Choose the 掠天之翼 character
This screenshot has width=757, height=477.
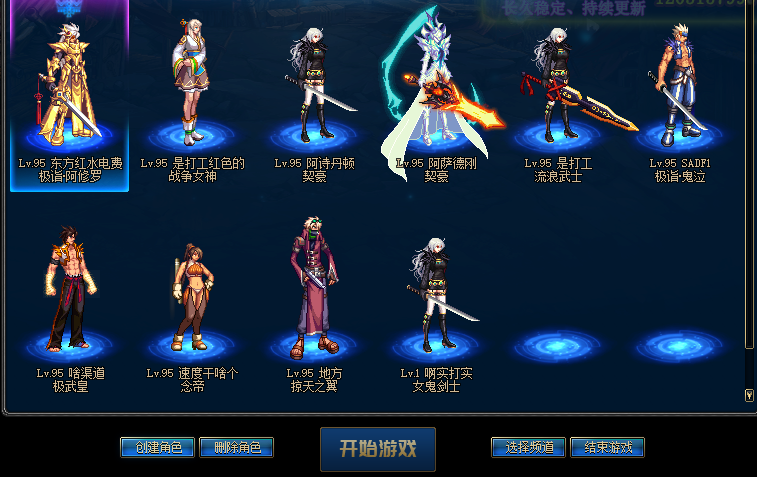(314, 300)
